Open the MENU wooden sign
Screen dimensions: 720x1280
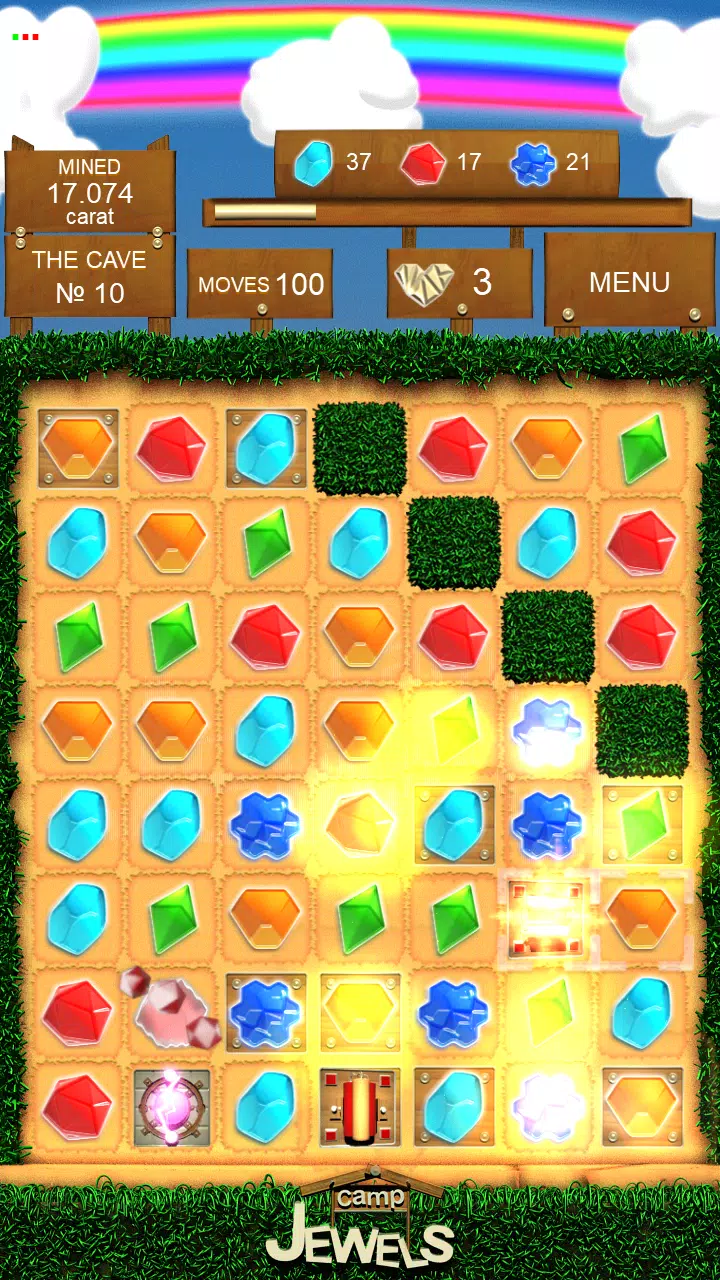click(629, 283)
